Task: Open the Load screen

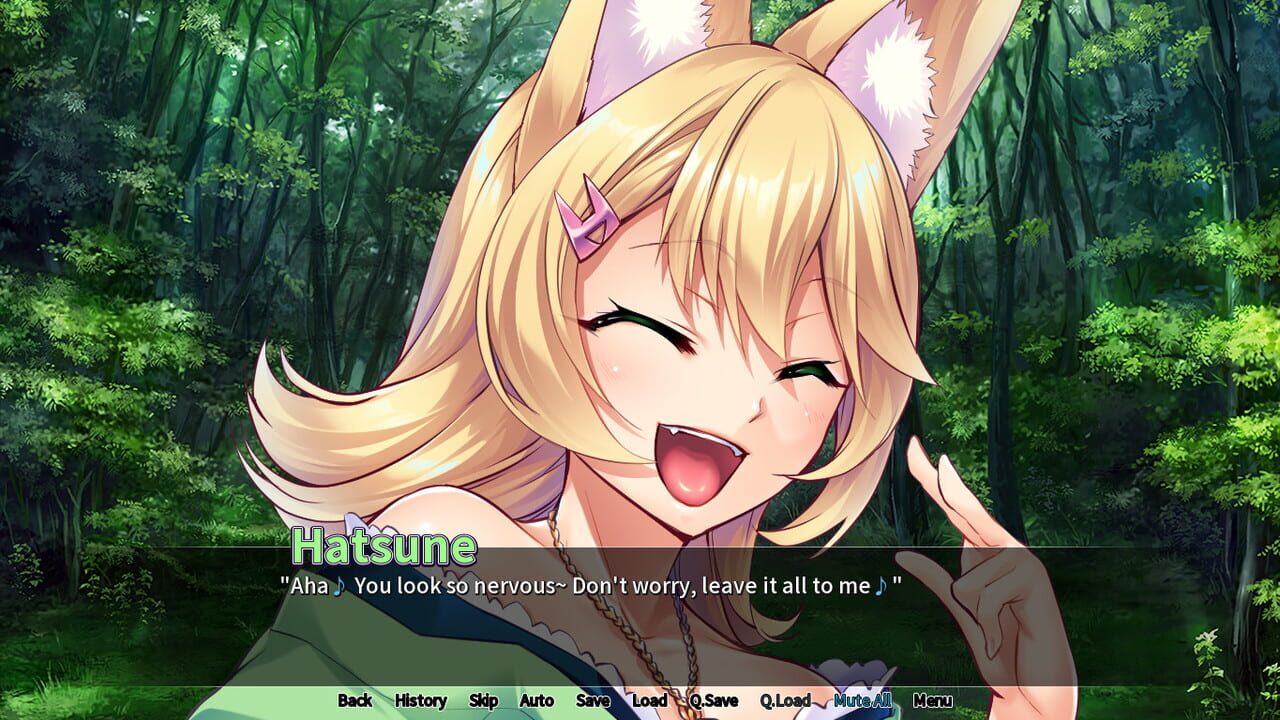Action: click(648, 701)
